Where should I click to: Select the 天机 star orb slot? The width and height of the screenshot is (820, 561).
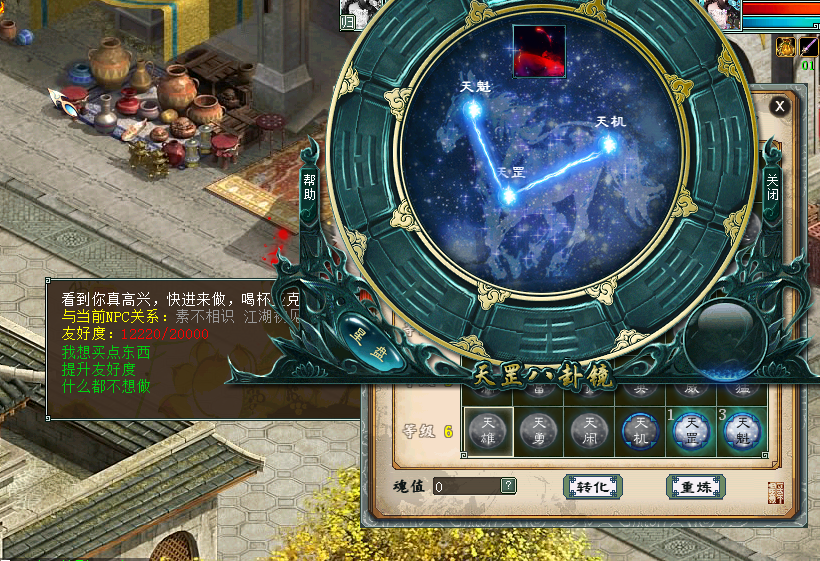(x=640, y=431)
